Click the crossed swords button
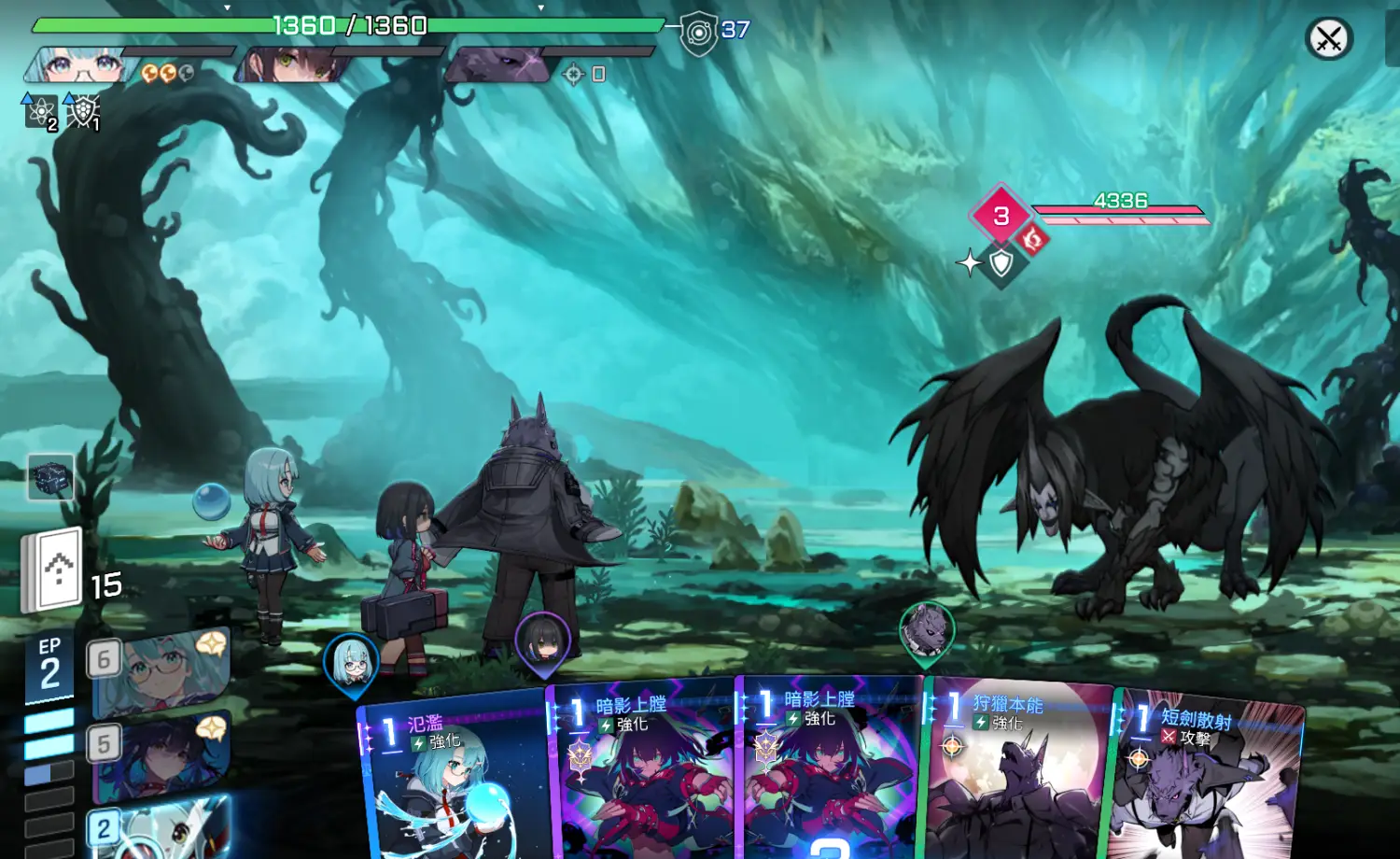 point(1328,39)
